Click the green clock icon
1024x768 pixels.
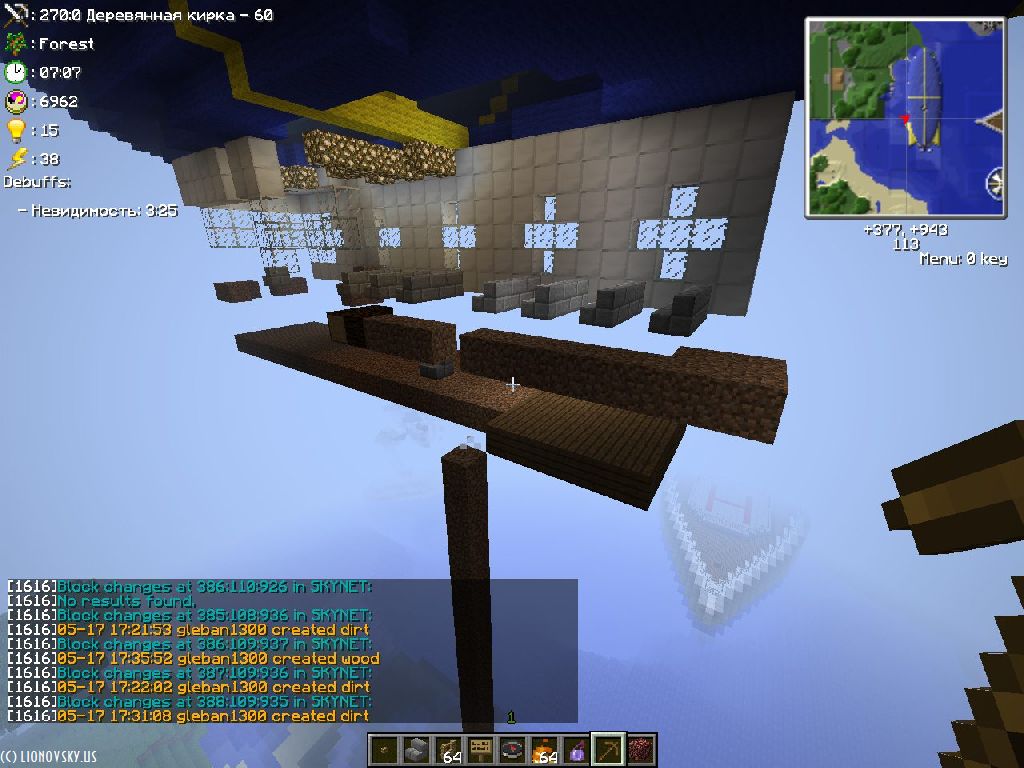(15, 72)
